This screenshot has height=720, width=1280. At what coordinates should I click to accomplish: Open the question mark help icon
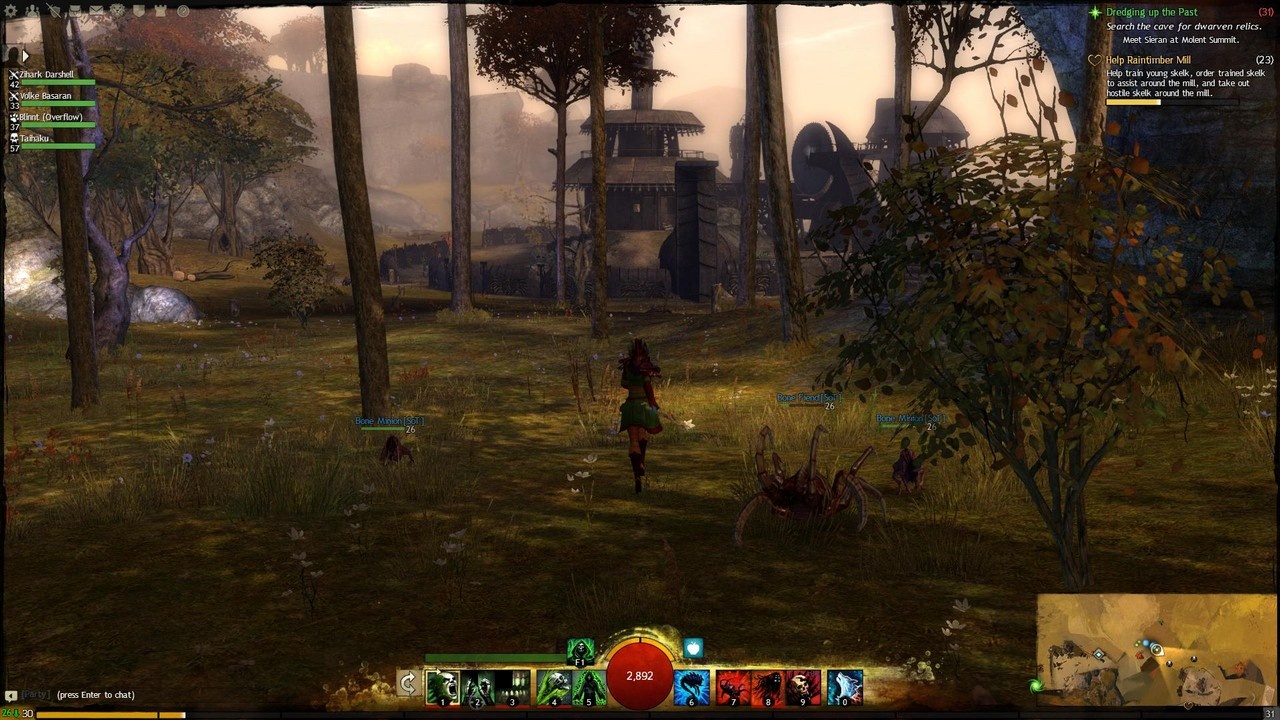(x=183, y=11)
